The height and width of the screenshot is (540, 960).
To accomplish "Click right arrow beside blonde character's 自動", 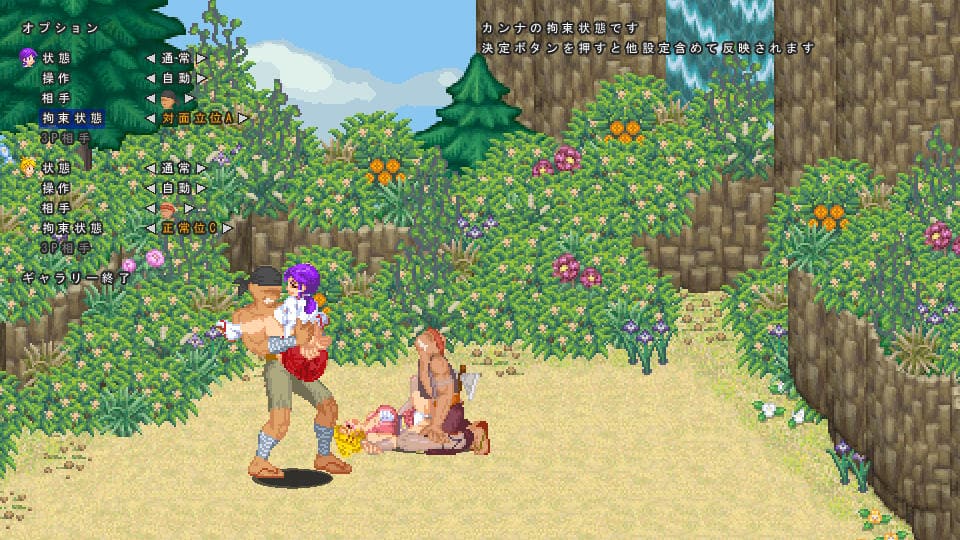I will coord(201,188).
